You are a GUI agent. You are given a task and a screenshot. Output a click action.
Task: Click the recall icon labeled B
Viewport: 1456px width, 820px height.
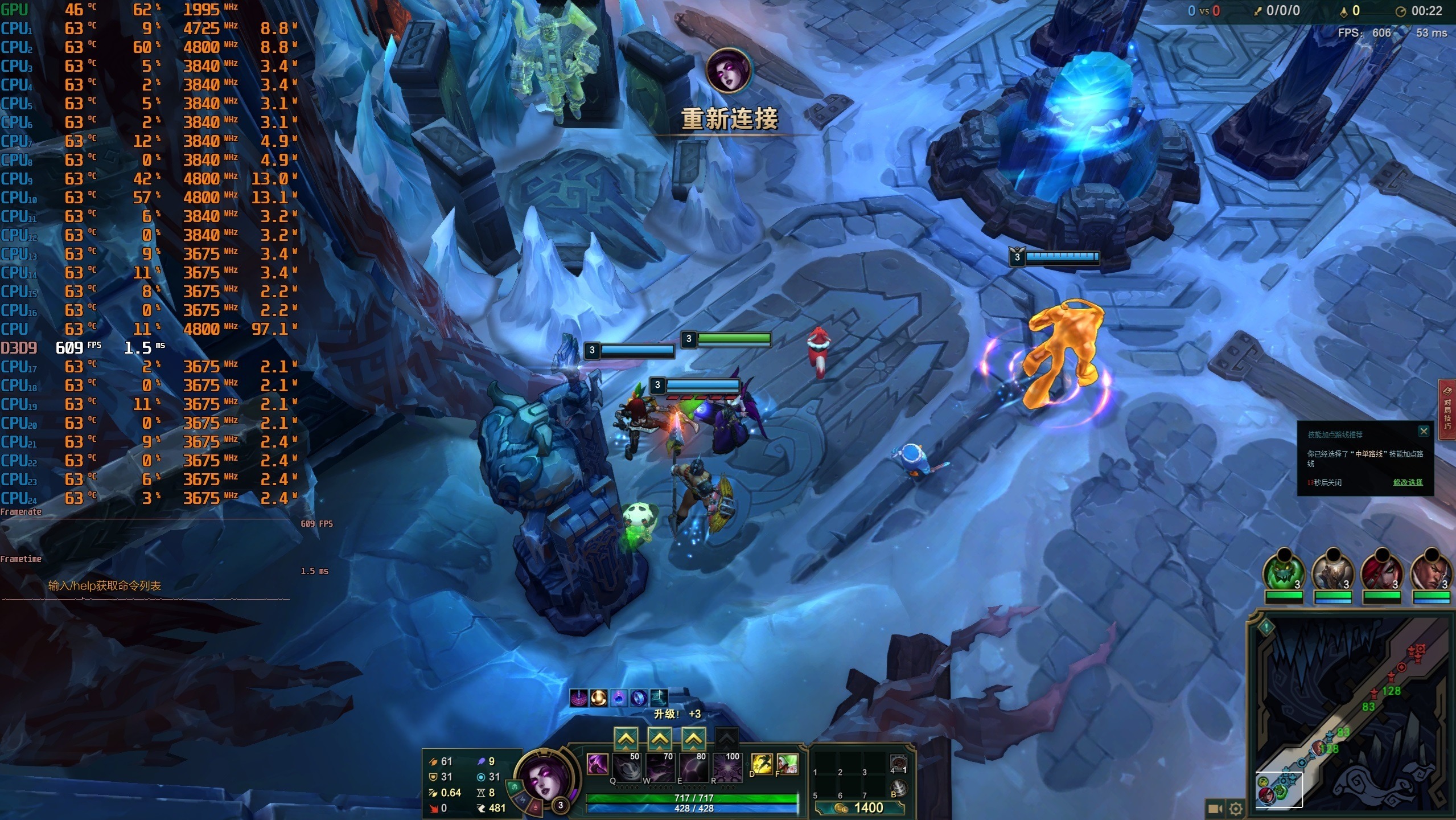point(899,788)
